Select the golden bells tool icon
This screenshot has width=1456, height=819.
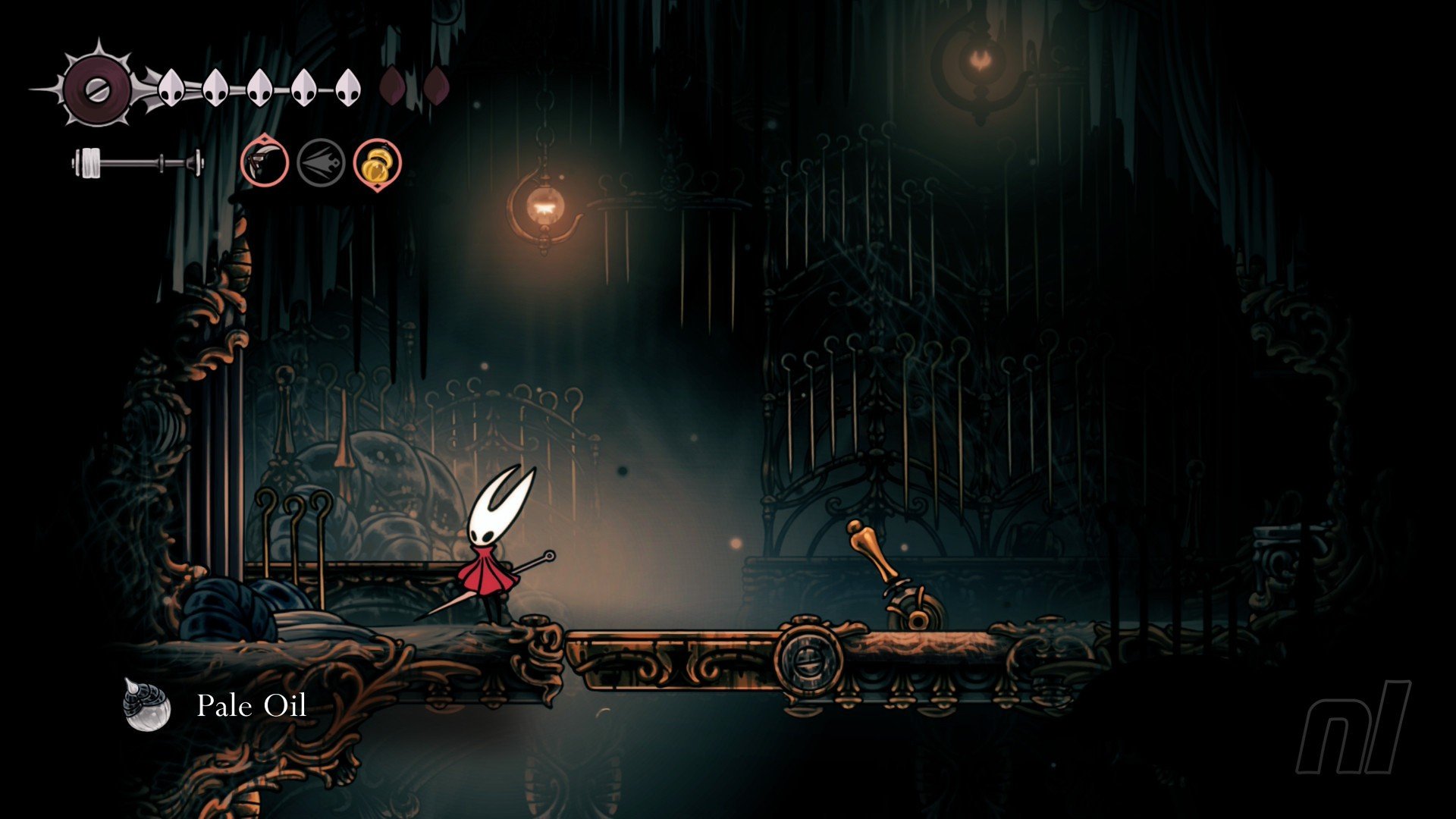click(377, 162)
